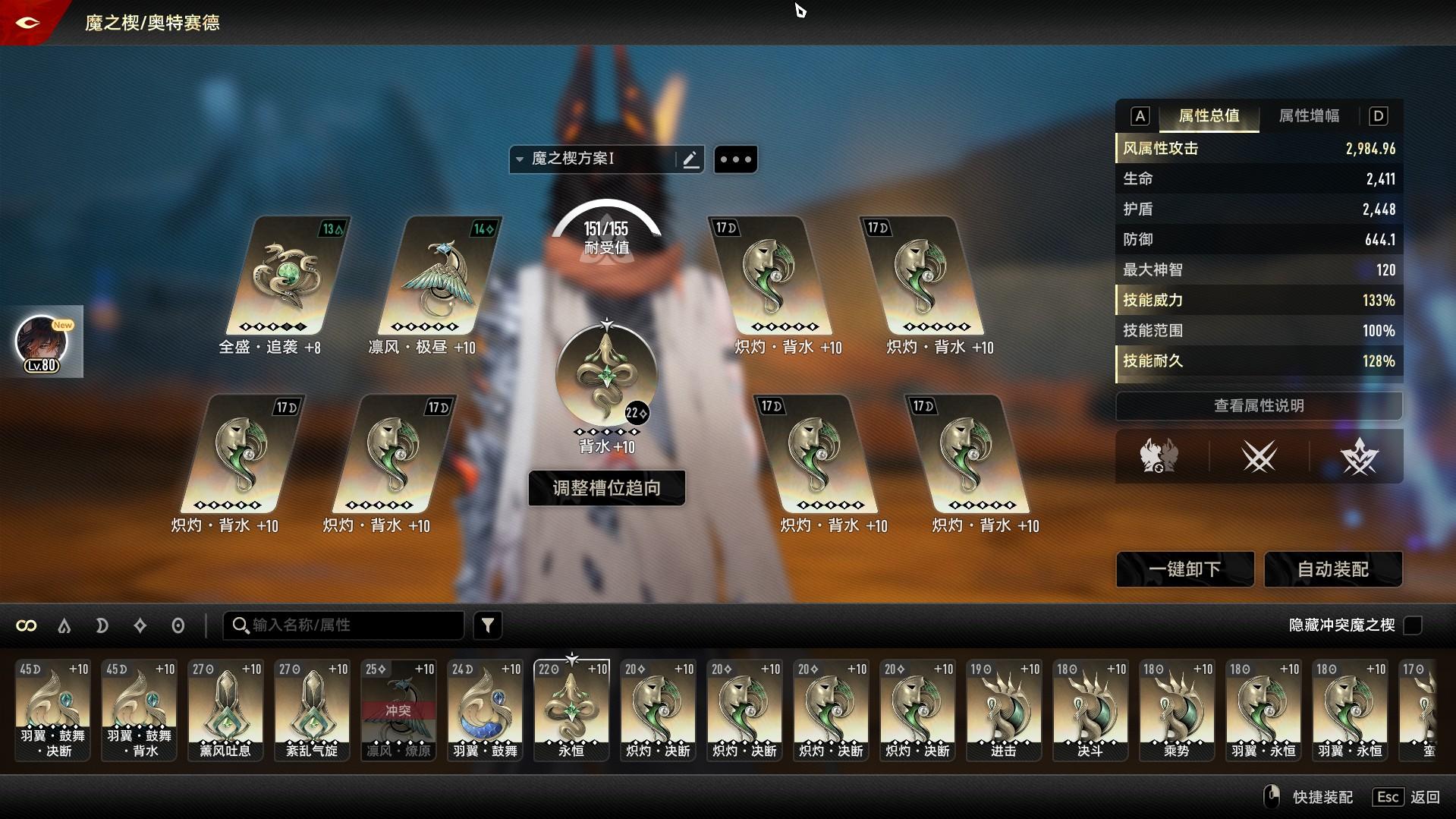Click the Lv.80 character portrait
The height and width of the screenshot is (819, 1456).
(x=42, y=343)
